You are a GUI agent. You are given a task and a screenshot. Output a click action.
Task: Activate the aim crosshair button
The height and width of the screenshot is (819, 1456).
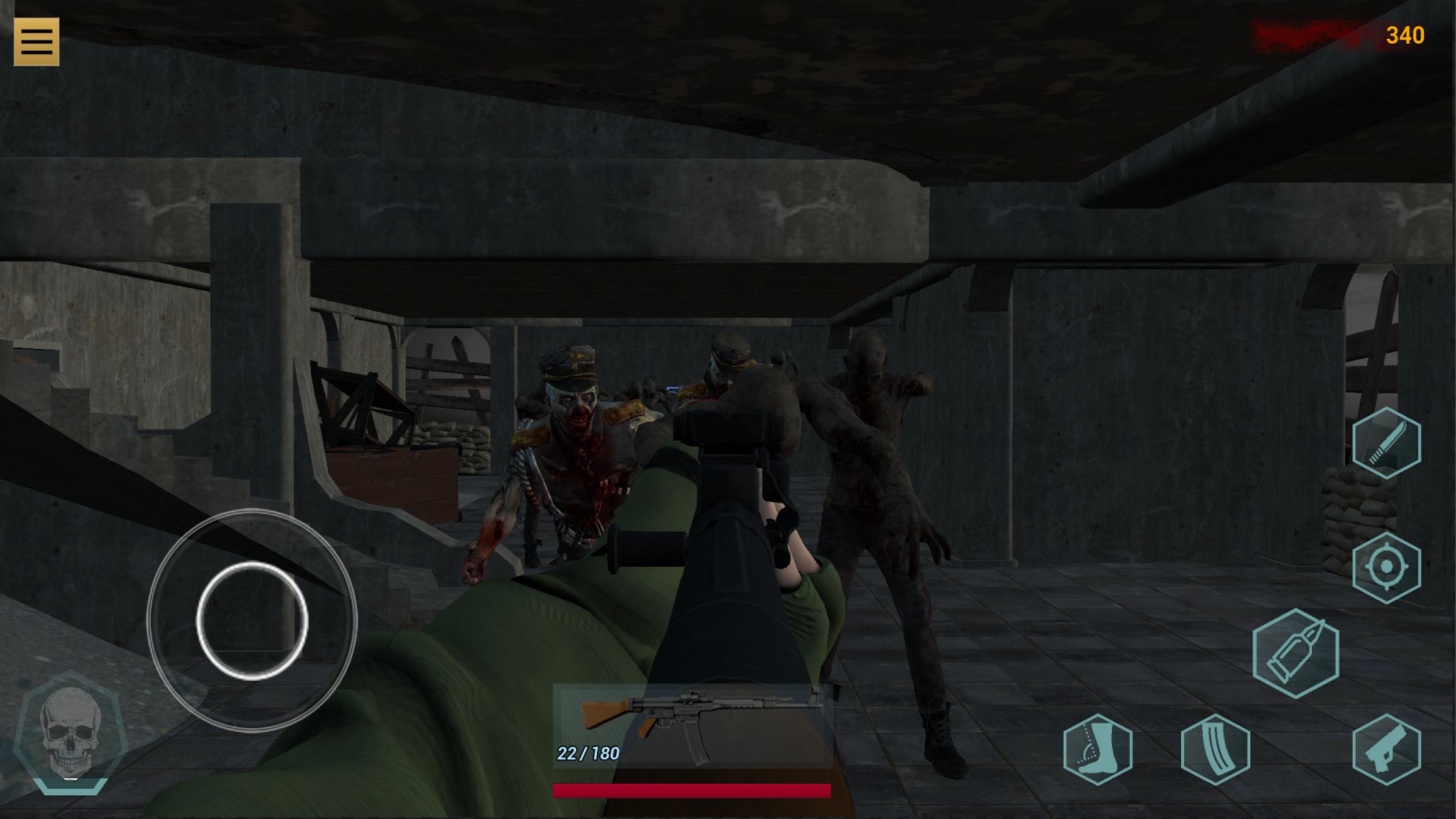pos(1386,567)
